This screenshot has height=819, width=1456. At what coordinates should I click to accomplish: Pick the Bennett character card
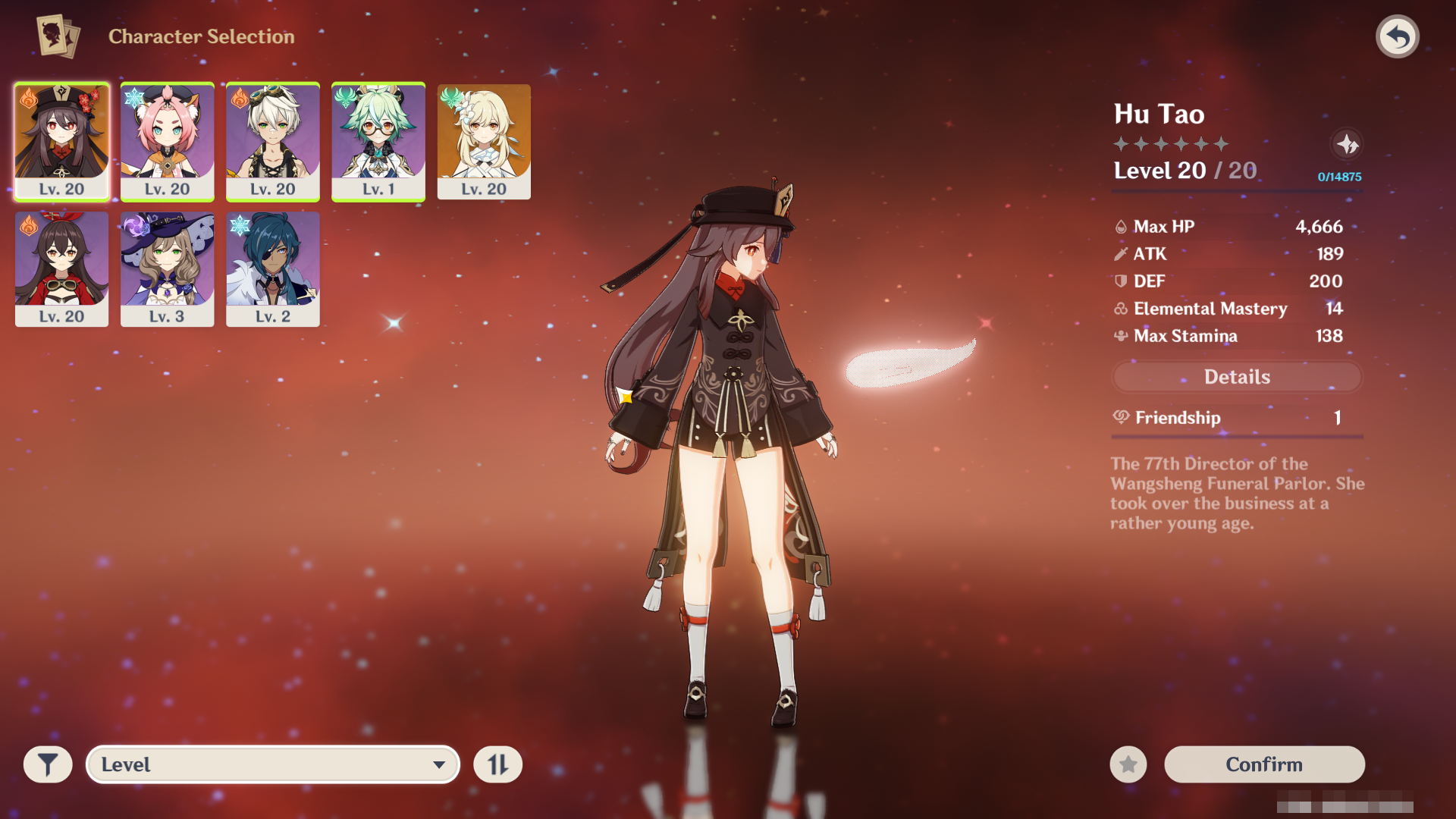pyautogui.click(x=272, y=141)
